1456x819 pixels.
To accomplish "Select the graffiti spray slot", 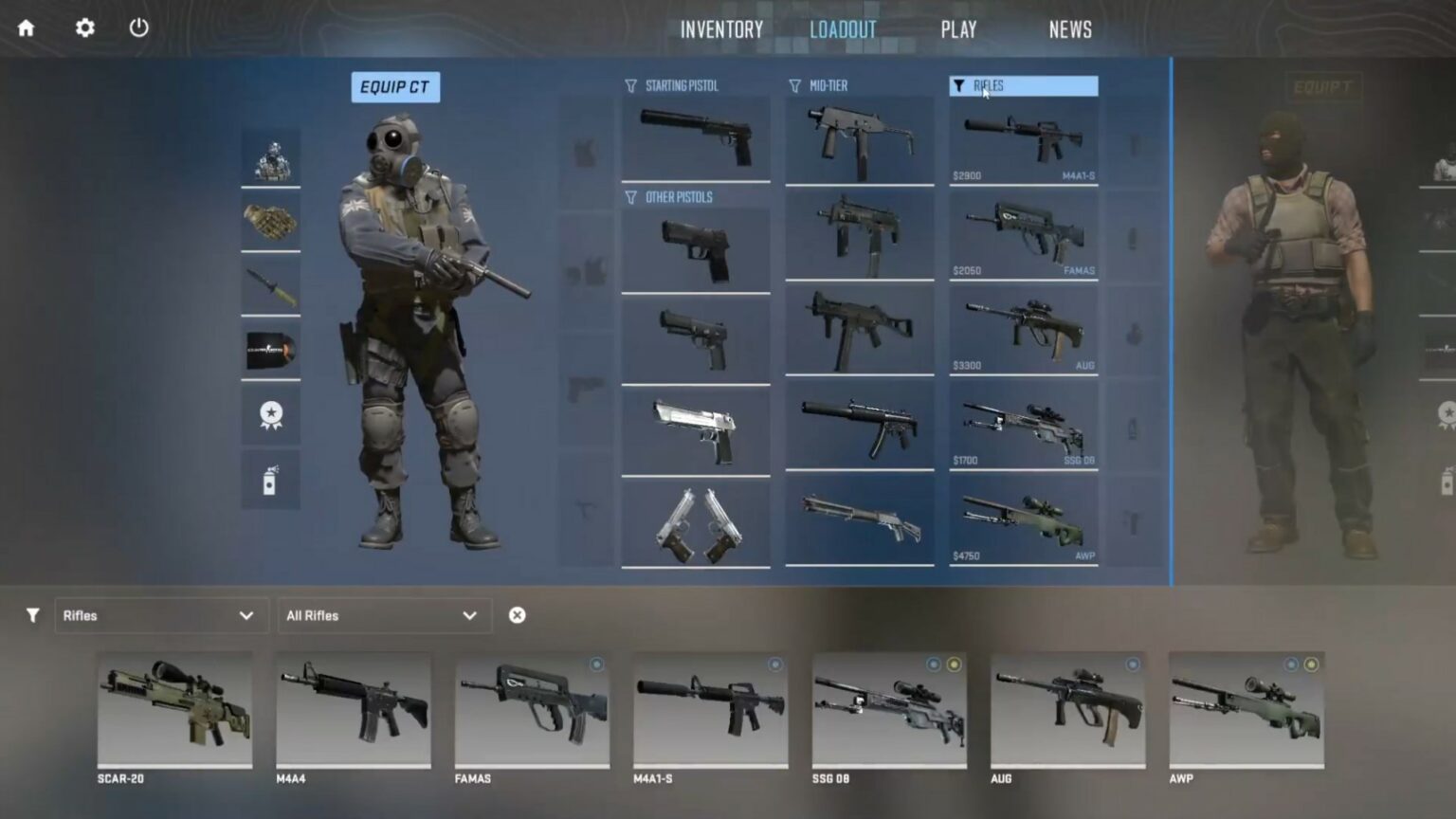I will pos(270,479).
